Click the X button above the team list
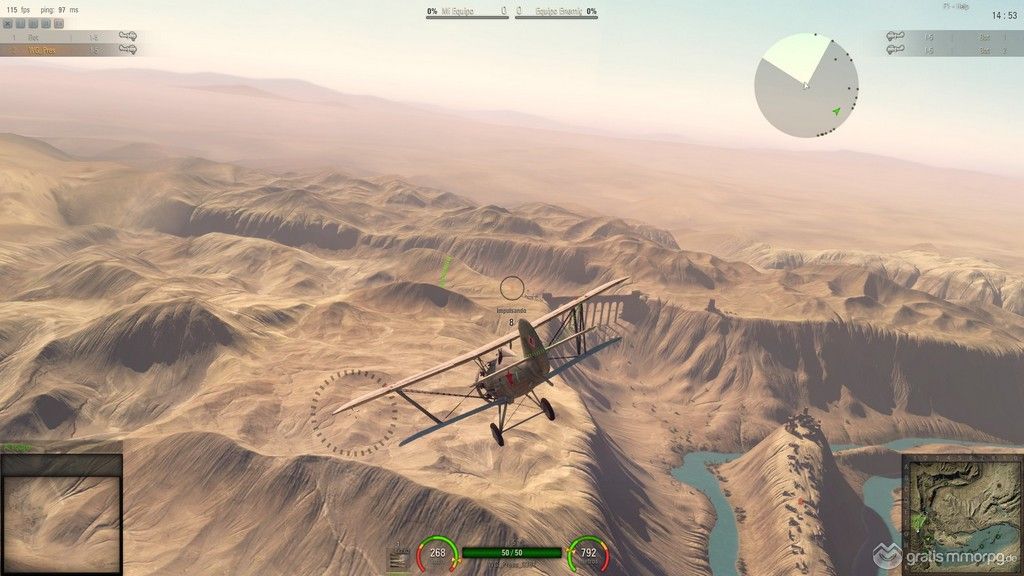1024x576 pixels. [x=8, y=22]
